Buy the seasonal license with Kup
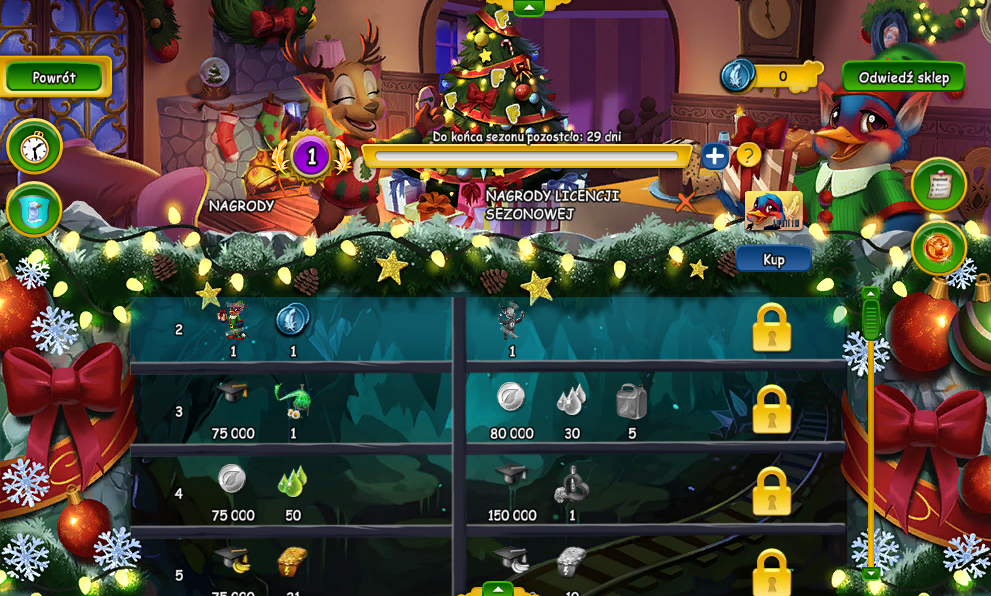The height and width of the screenshot is (596, 991). 773,259
